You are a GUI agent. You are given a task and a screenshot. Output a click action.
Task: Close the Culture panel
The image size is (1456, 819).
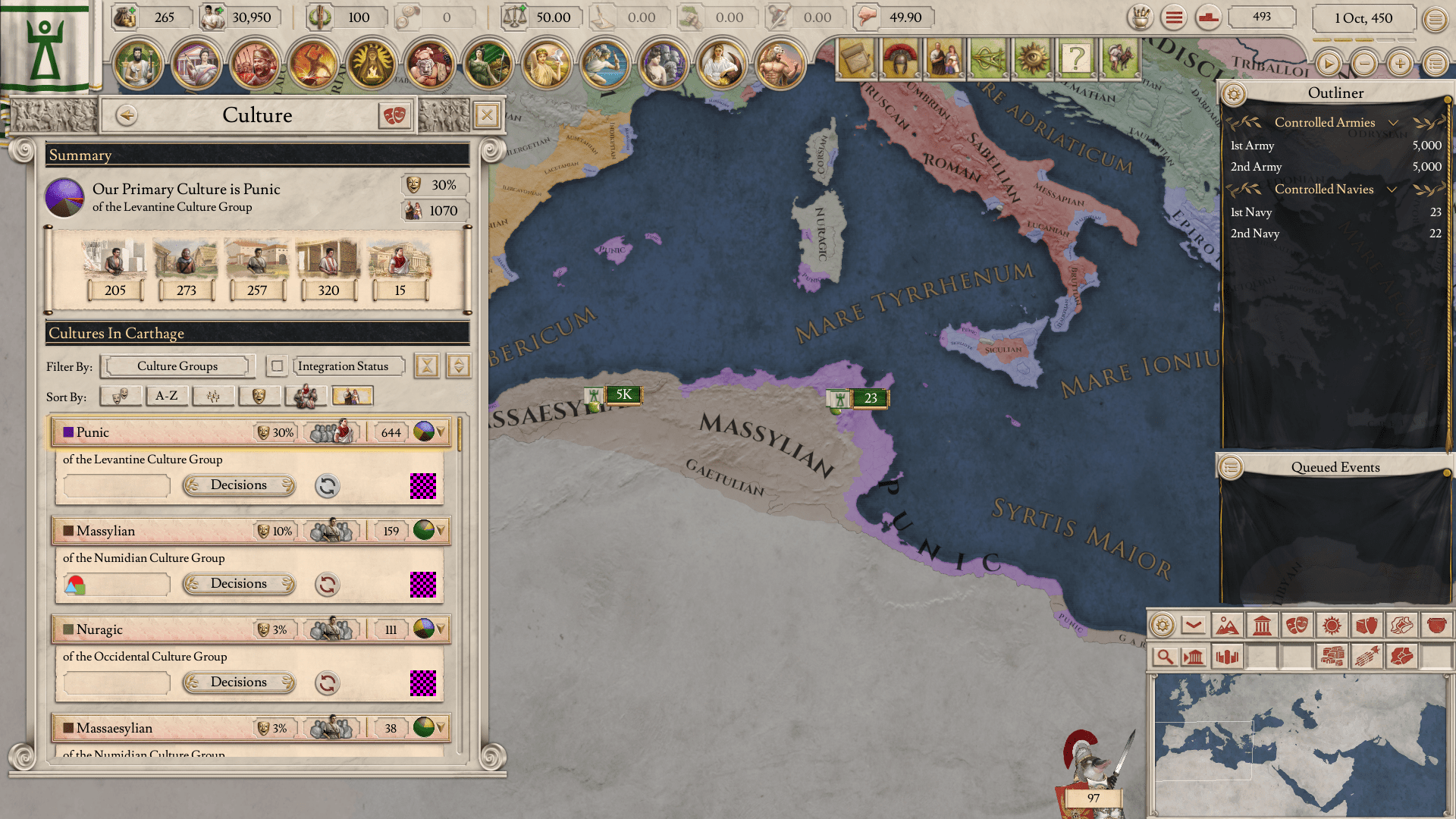(486, 115)
